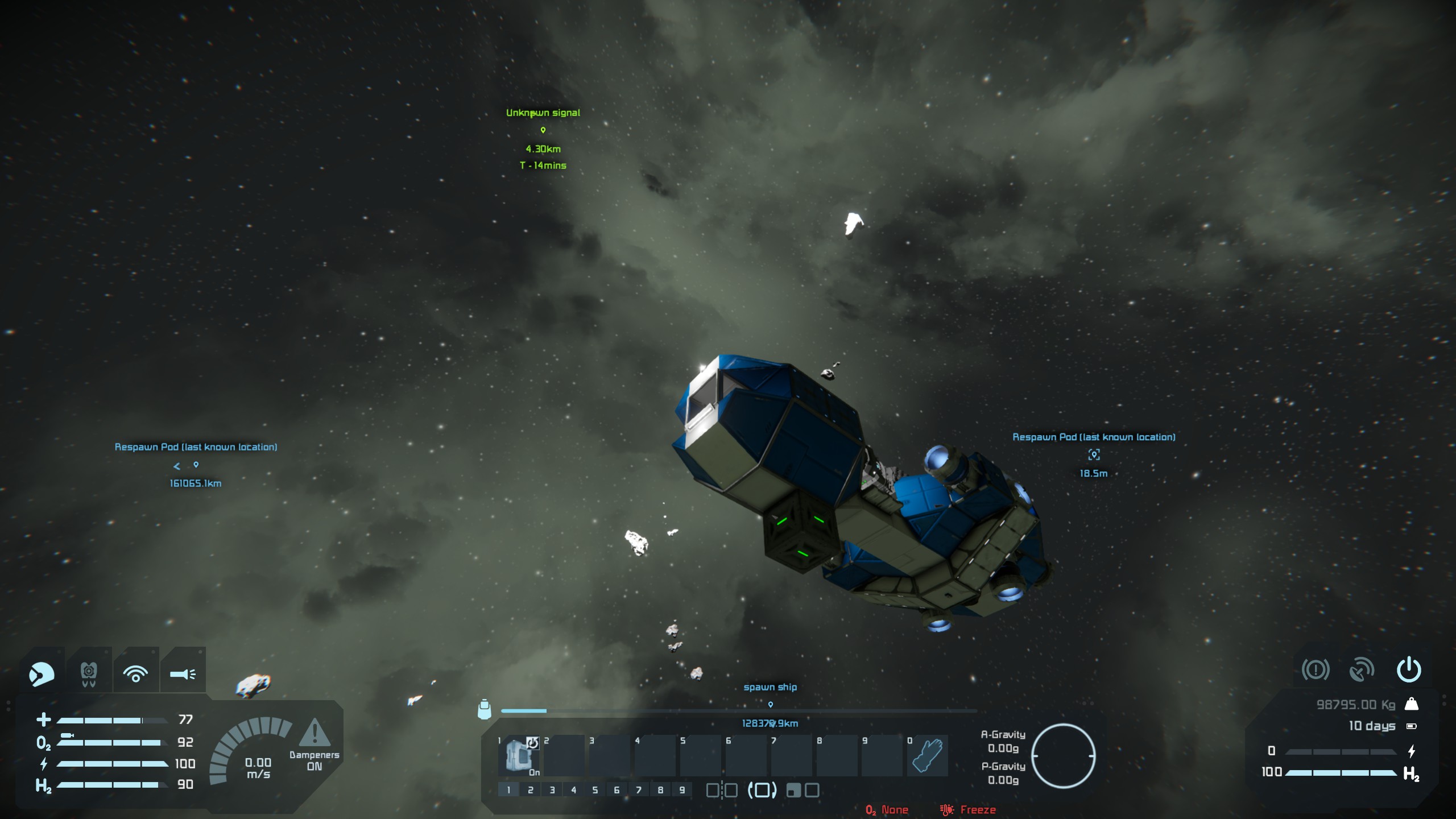This screenshot has width=1456, height=819.
Task: Click the parking brake icon
Action: [1315, 670]
